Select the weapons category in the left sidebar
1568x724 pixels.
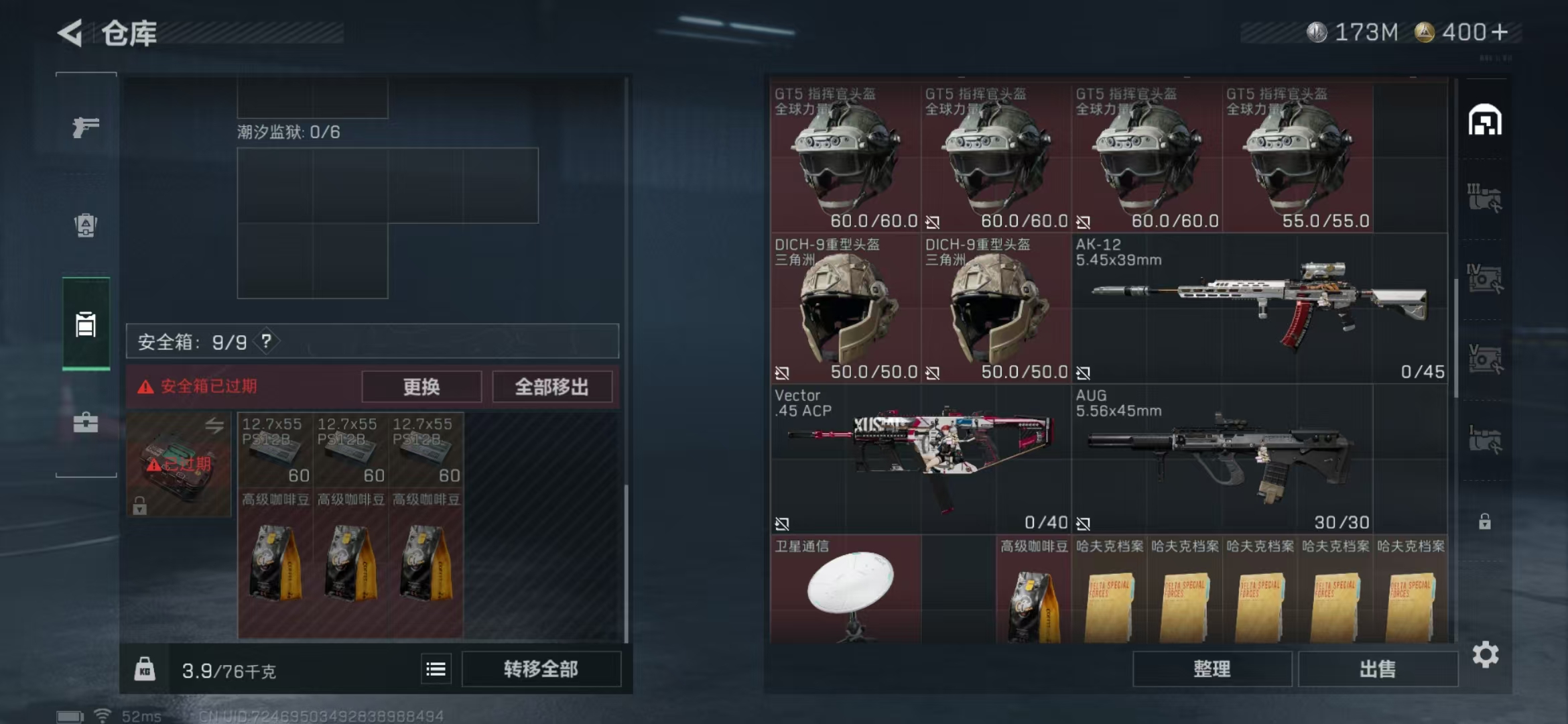pyautogui.click(x=84, y=126)
